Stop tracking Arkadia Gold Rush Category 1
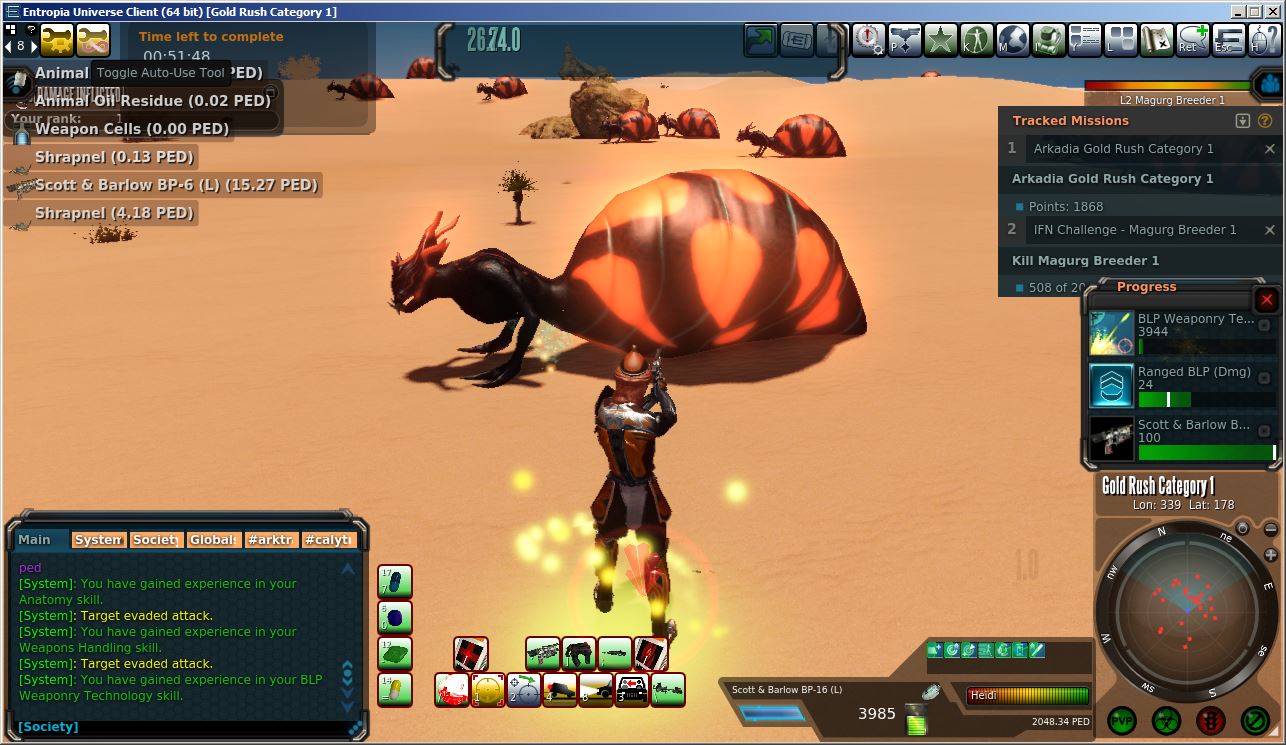1286x745 pixels. [x=1270, y=149]
